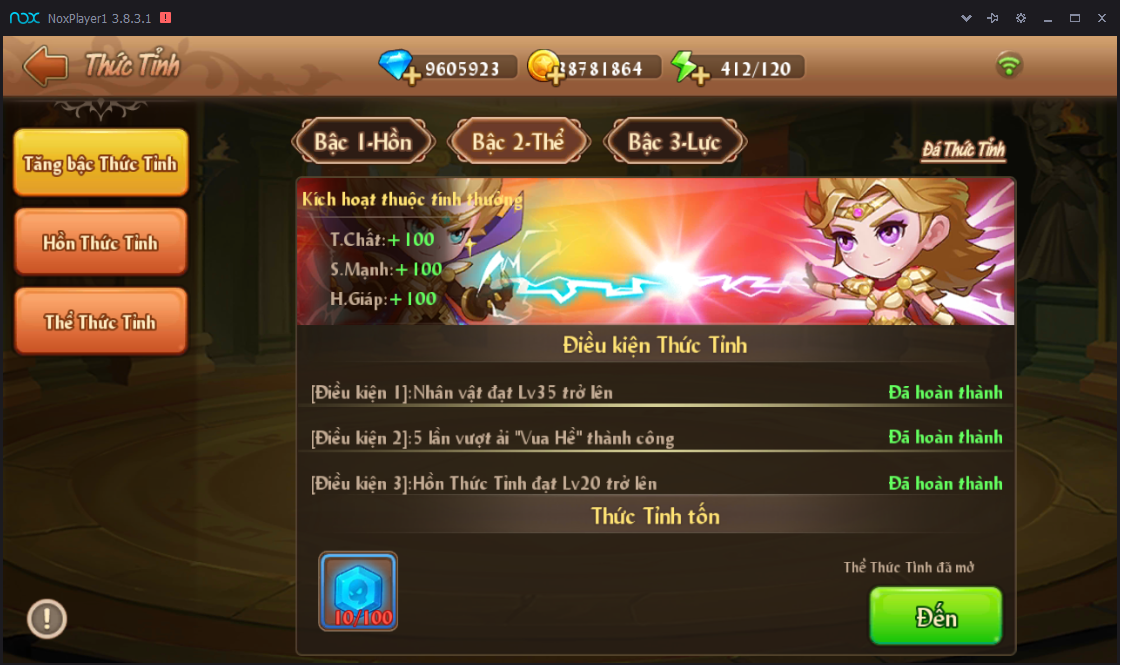This screenshot has height=665, width=1121.
Task: Go back using the orange arrow
Action: point(45,66)
